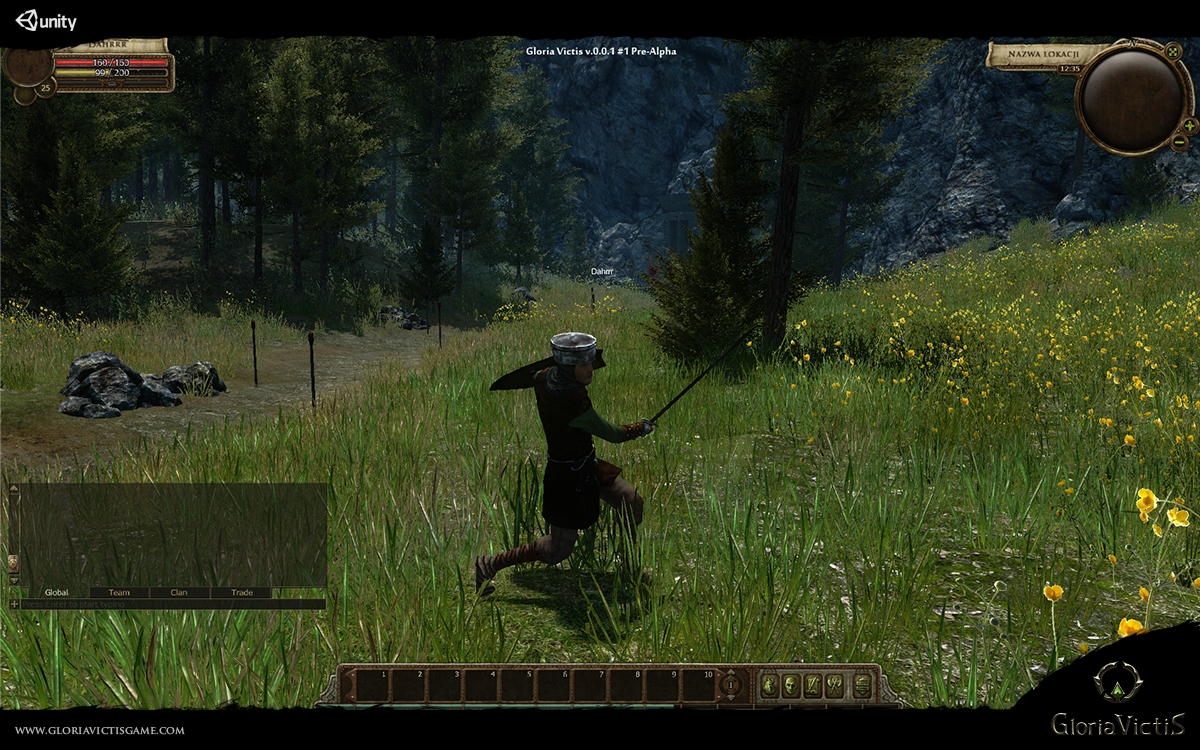1200x750 pixels.
Task: Show the Global chat tab
Action: click(57, 593)
